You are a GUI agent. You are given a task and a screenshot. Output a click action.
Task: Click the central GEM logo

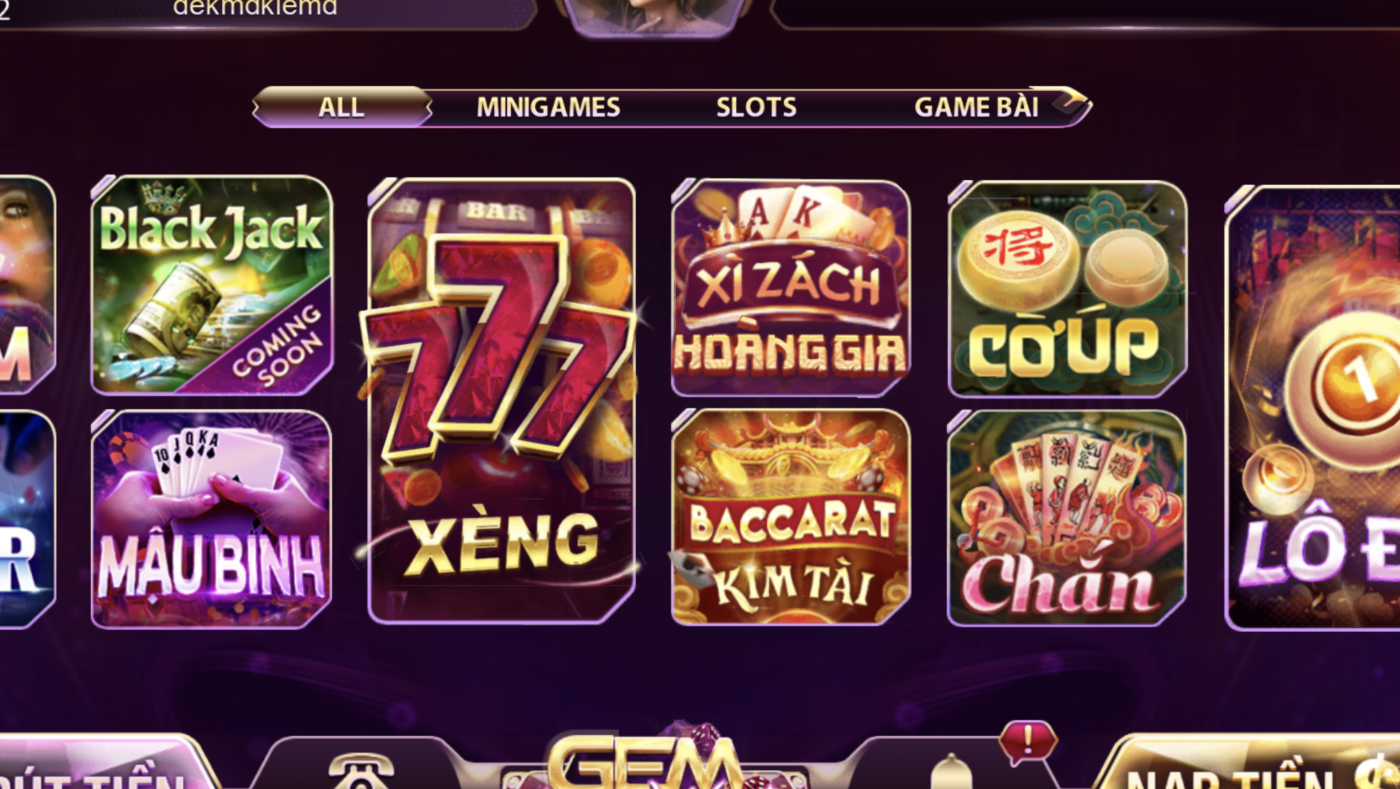(x=645, y=765)
